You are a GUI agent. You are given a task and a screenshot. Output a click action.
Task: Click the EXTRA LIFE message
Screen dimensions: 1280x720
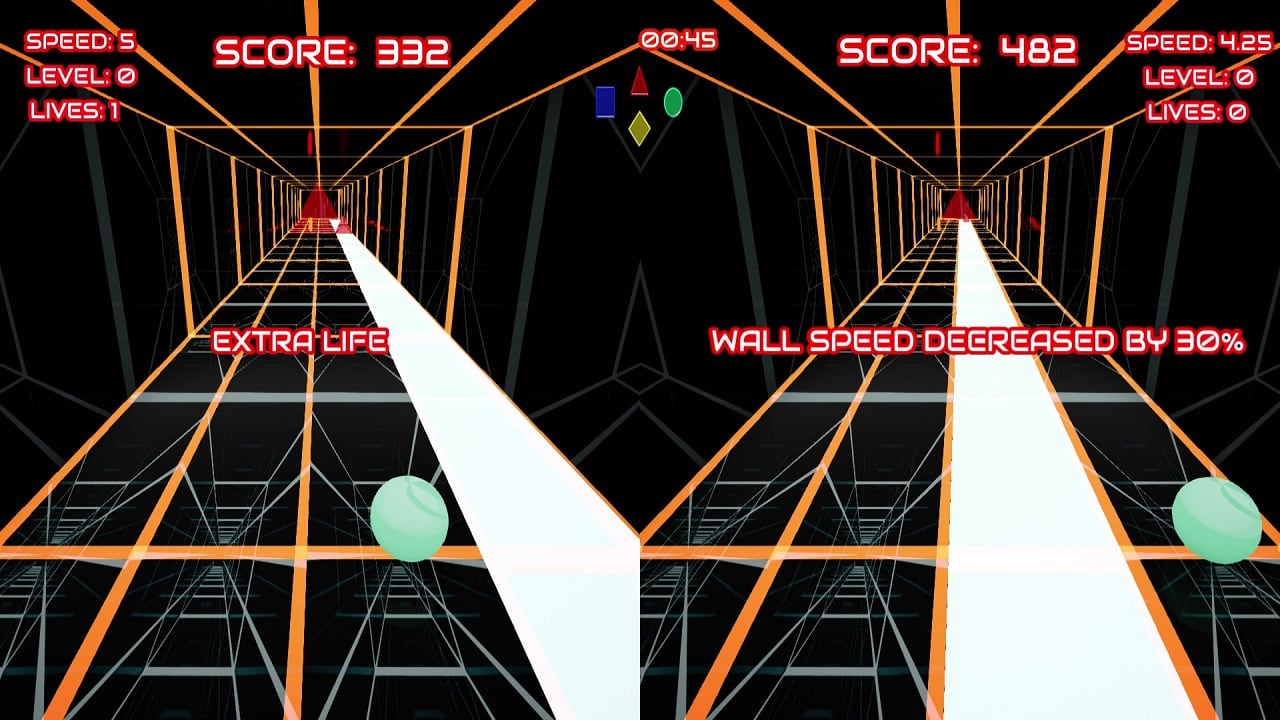click(x=298, y=342)
